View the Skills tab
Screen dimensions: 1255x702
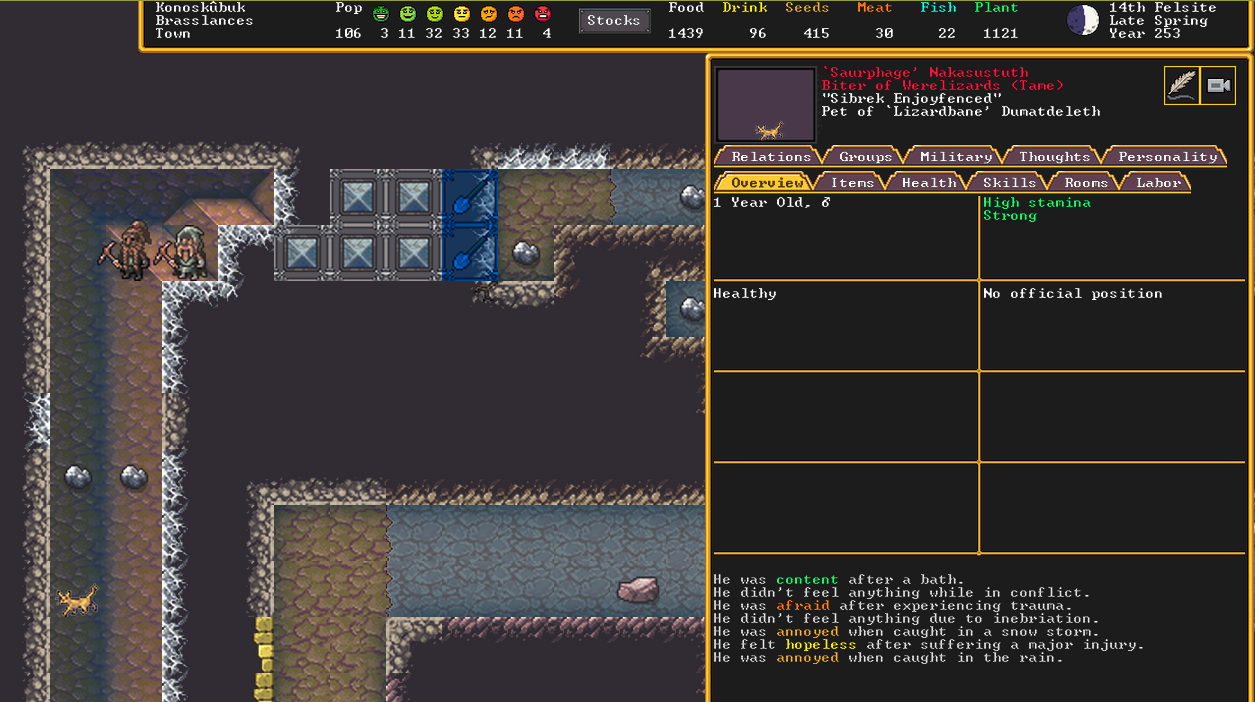(x=1009, y=183)
